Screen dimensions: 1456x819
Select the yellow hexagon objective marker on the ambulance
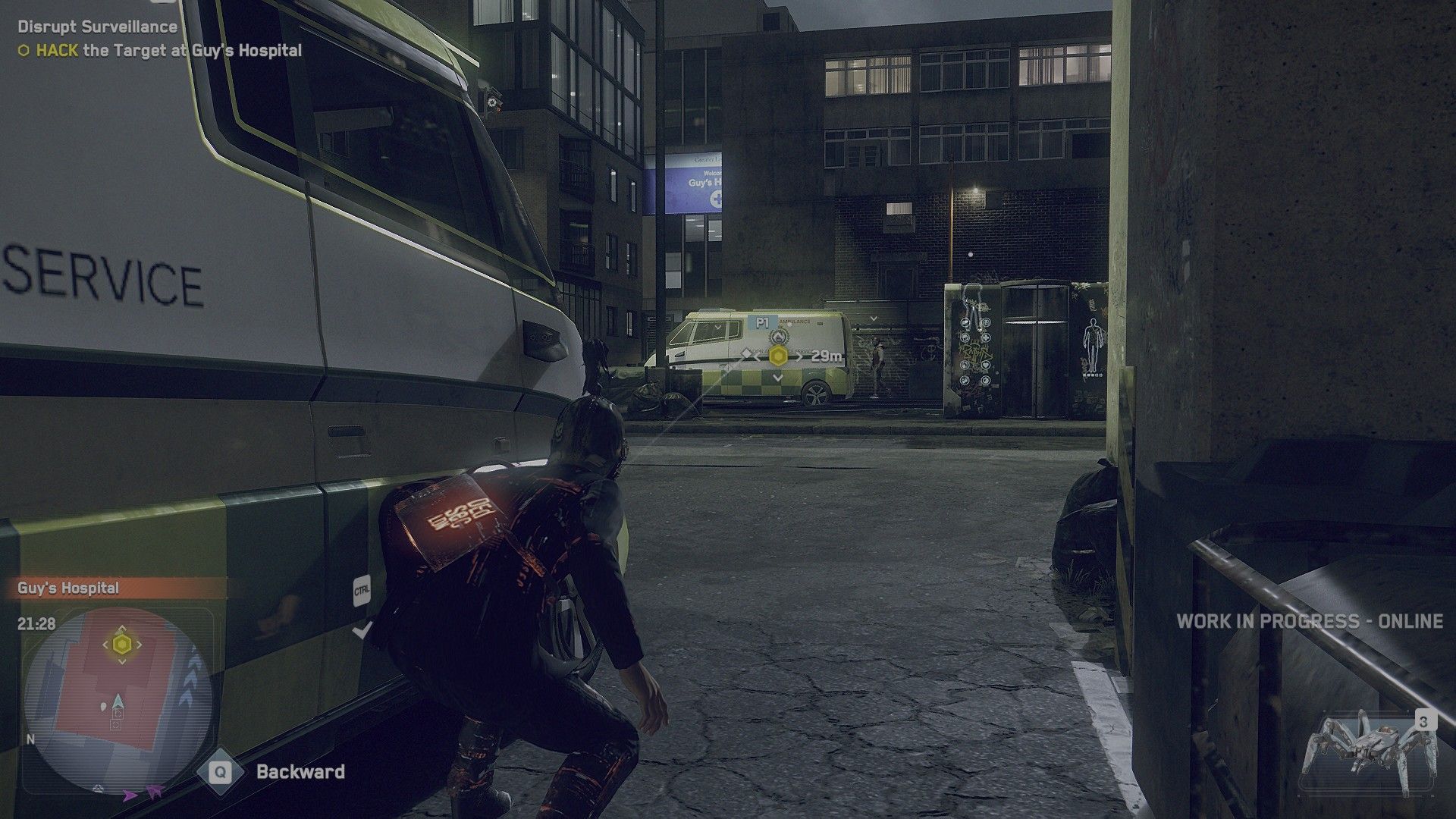(x=777, y=355)
